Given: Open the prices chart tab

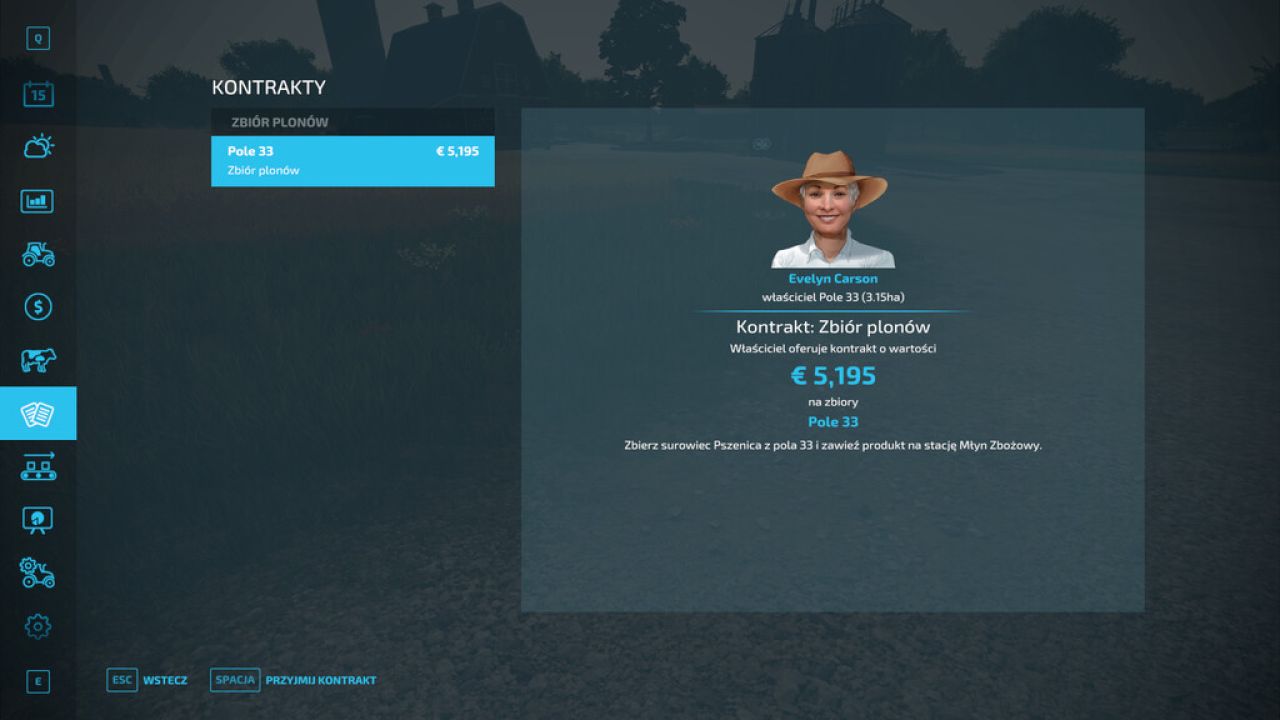Looking at the screenshot, I should (38, 201).
